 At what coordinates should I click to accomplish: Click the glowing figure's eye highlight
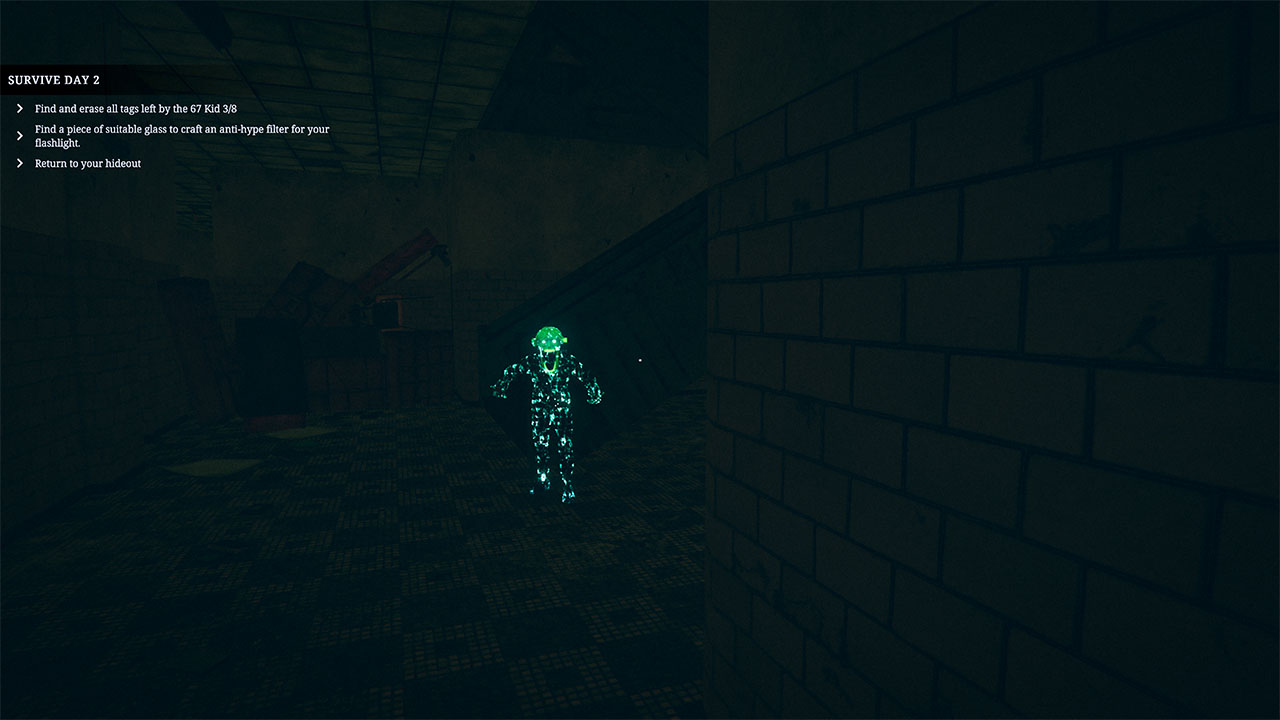pyautogui.click(x=553, y=340)
